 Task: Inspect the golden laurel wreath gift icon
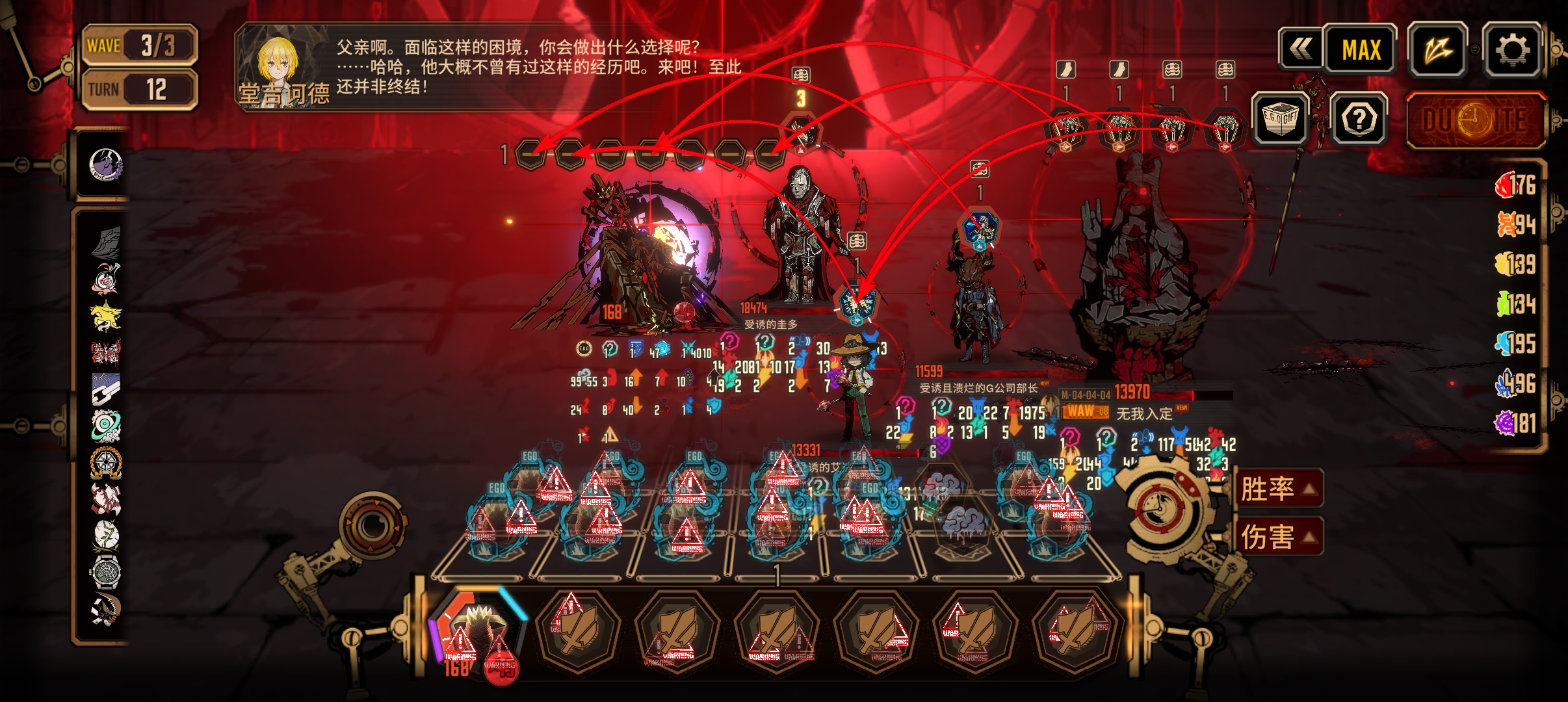[x=105, y=462]
